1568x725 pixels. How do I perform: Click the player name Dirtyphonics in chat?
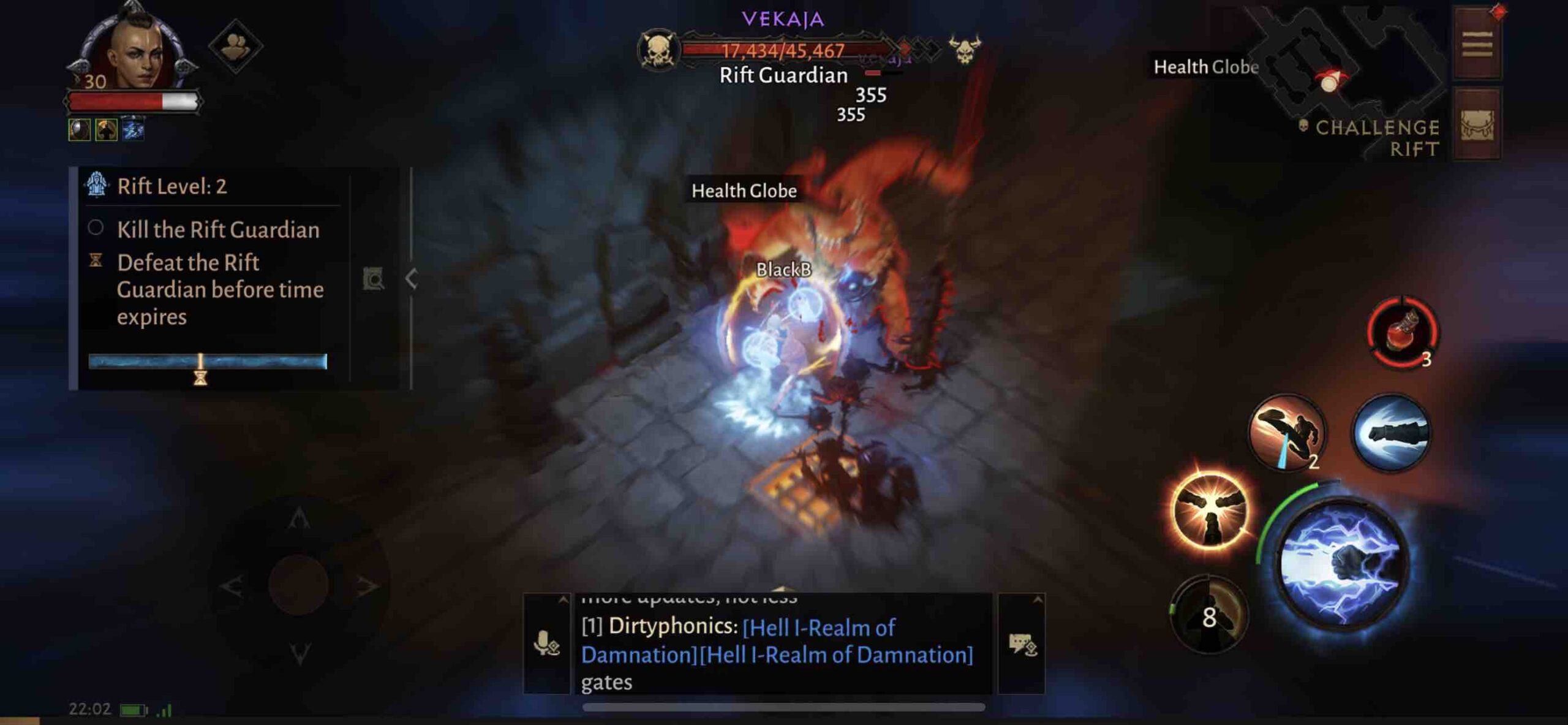click(674, 628)
